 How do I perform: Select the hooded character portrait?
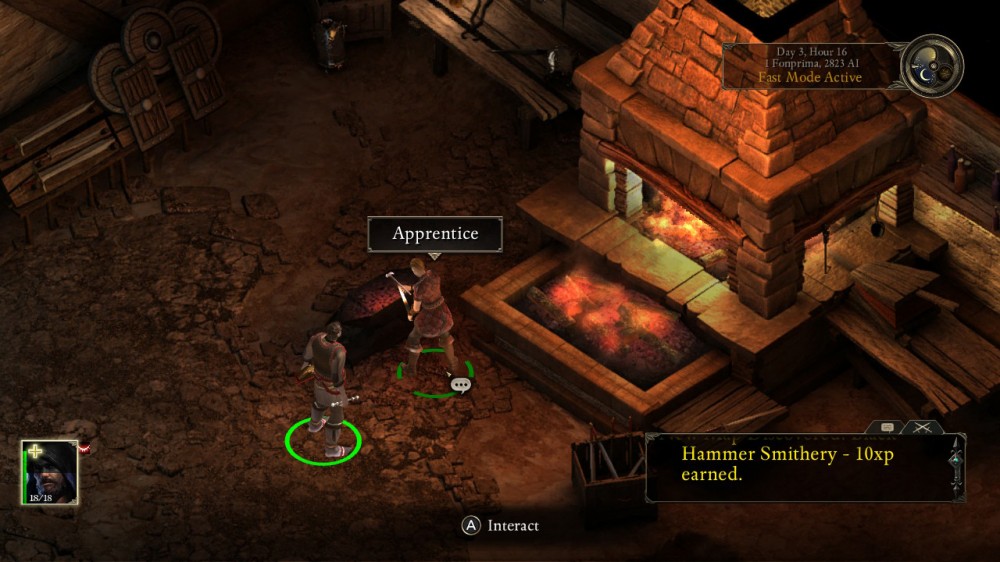point(49,473)
